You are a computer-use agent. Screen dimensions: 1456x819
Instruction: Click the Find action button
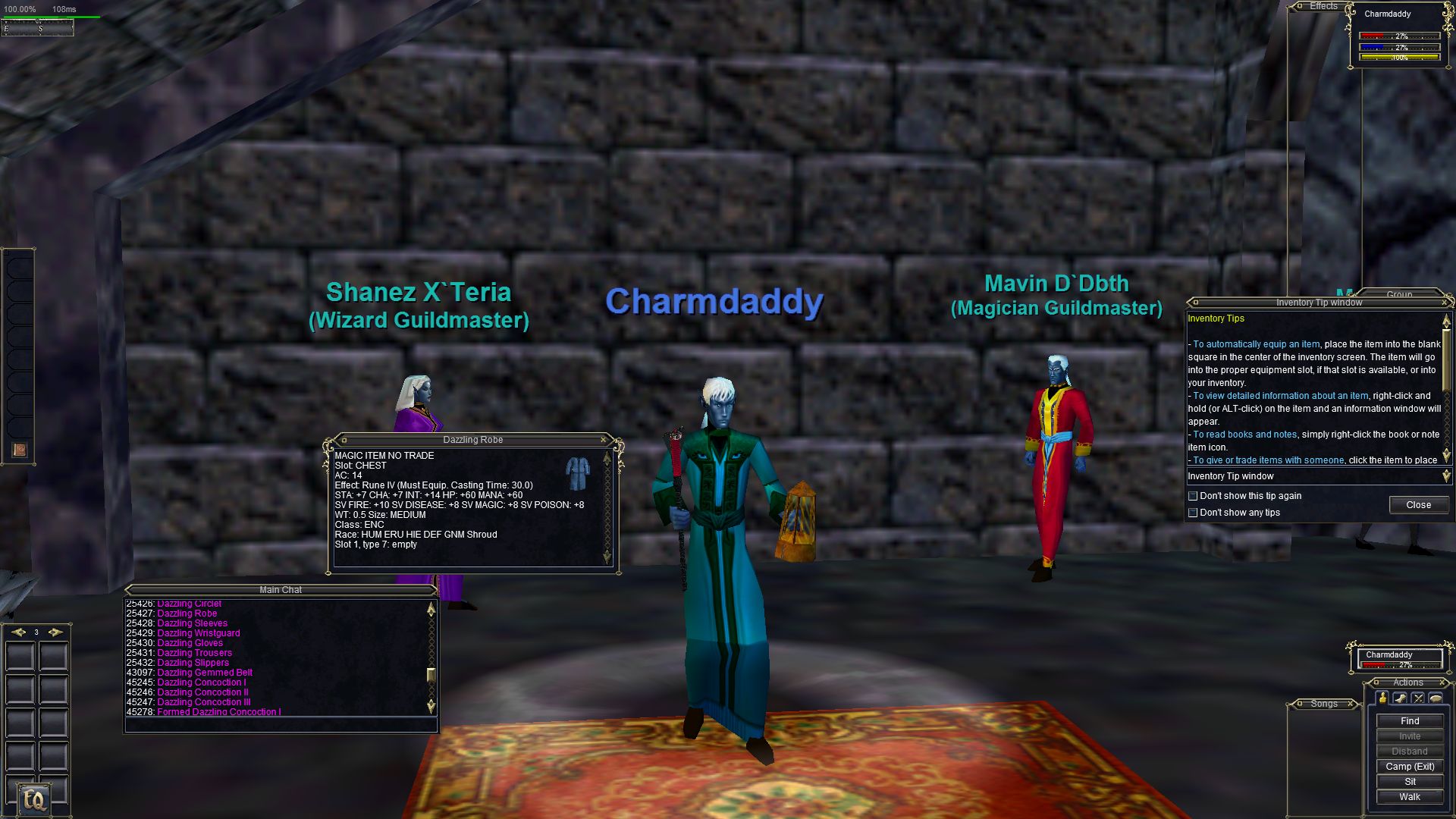coord(1409,721)
